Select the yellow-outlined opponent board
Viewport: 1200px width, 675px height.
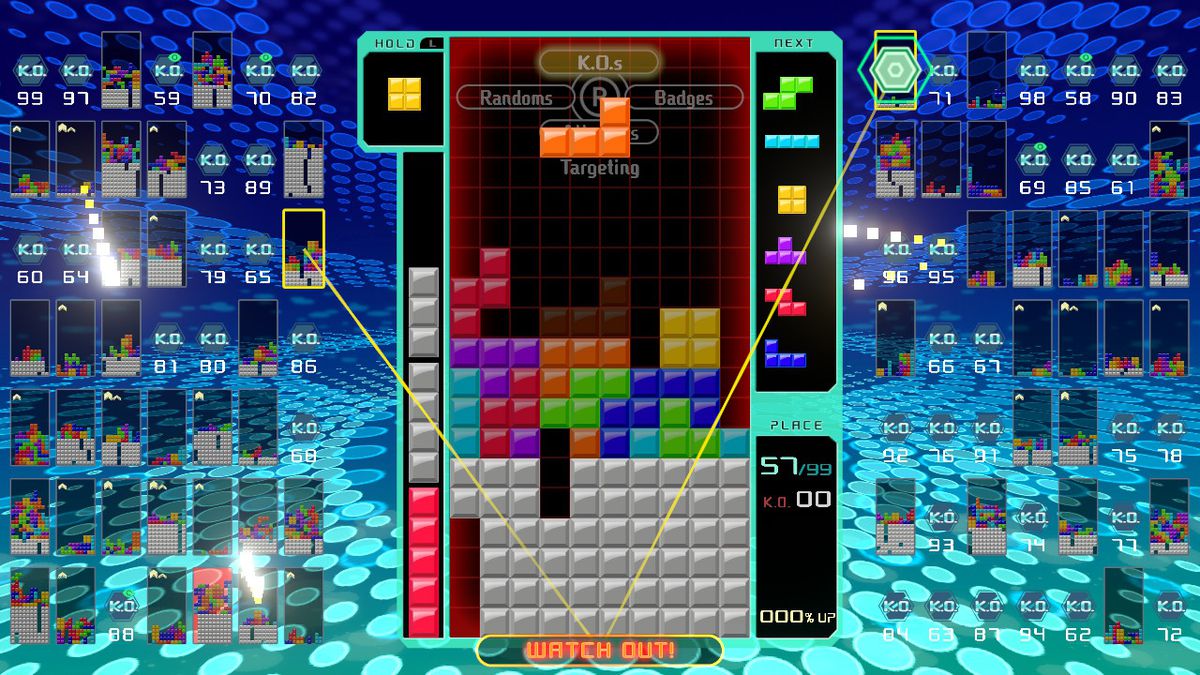303,248
